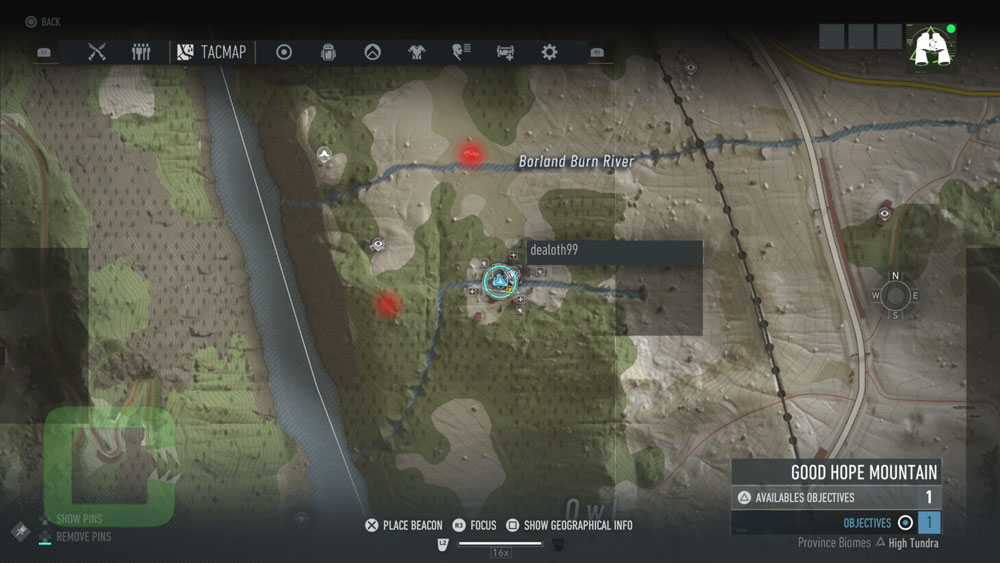The width and height of the screenshot is (1000, 563).
Task: Click the zoom level slider bar
Action: [500, 544]
